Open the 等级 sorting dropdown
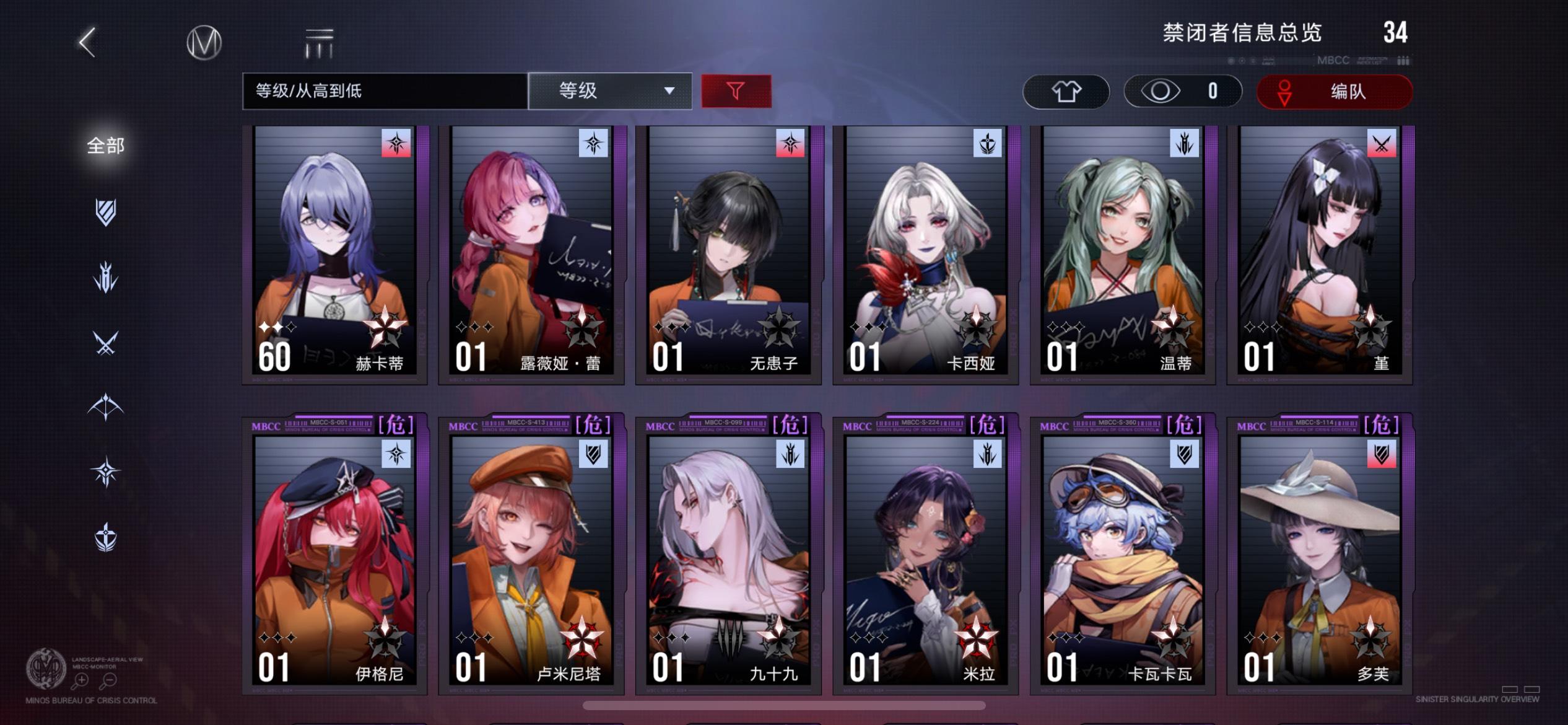Screen dimensions: 1568x725 (610, 91)
